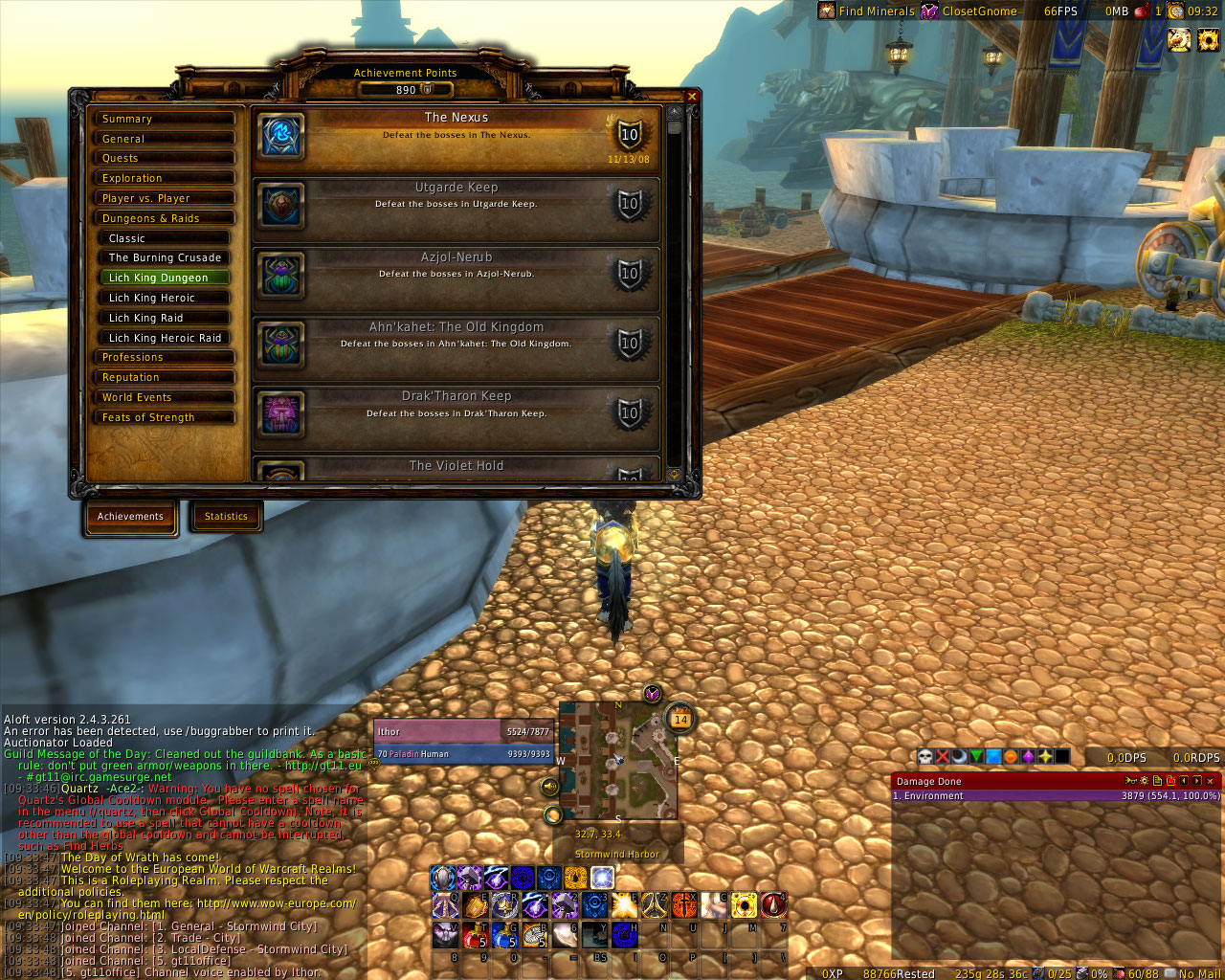Open the World Events category
The image size is (1225, 980).
click(x=164, y=398)
